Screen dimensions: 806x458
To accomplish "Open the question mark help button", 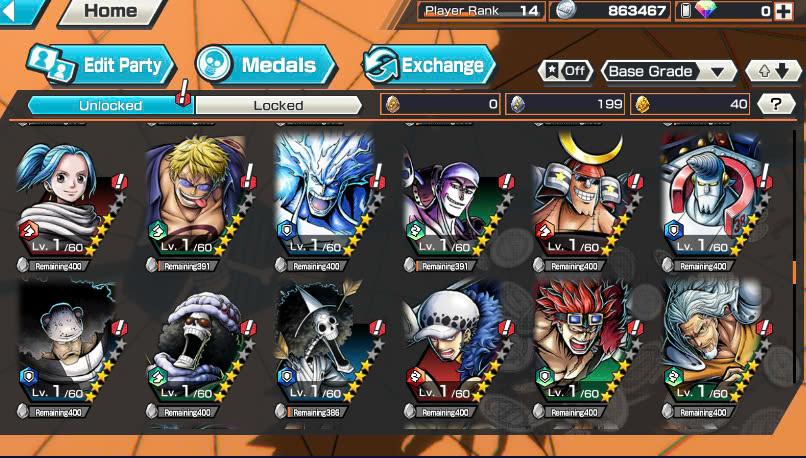I will pos(775,104).
